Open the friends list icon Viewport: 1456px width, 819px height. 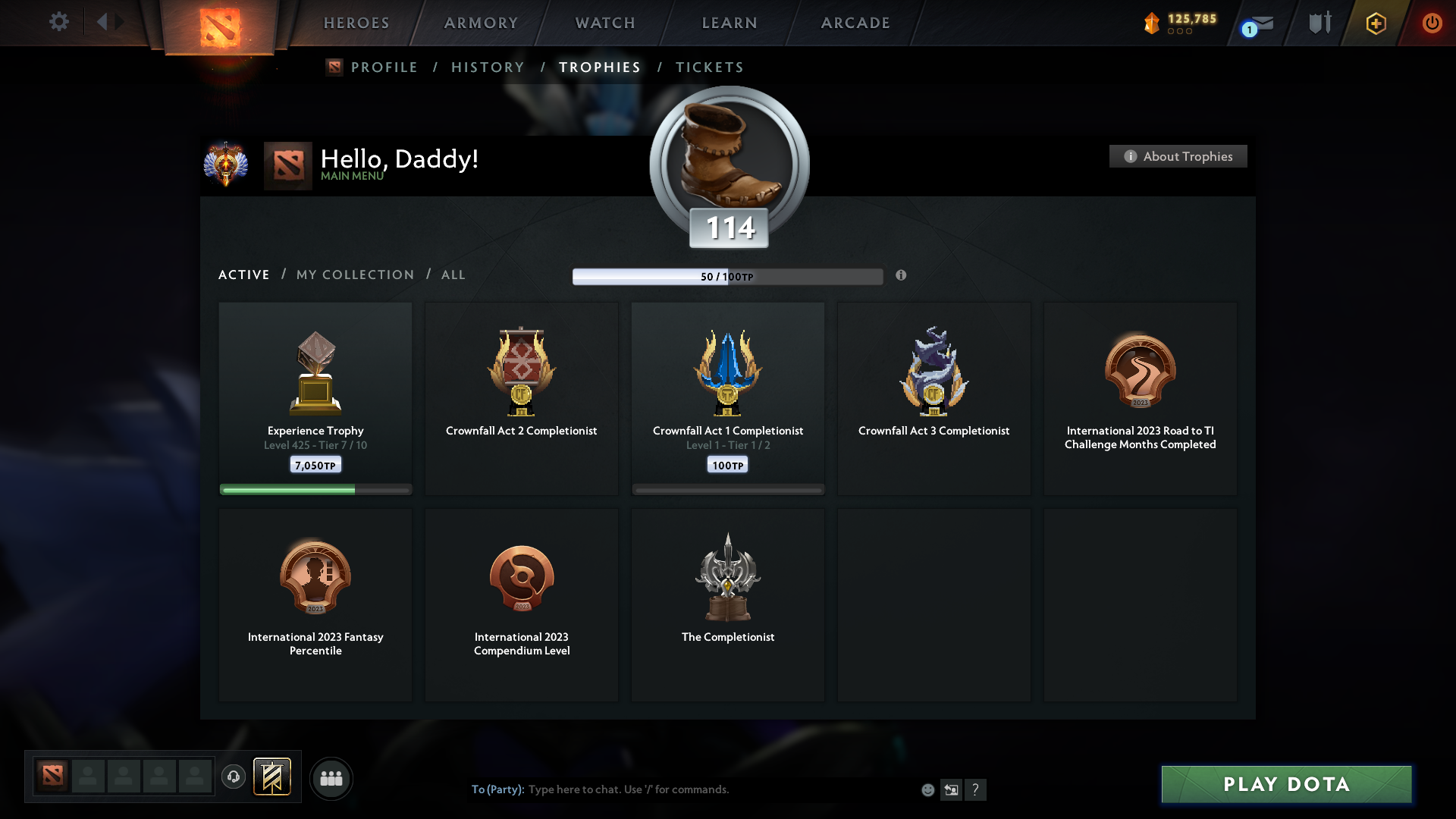point(331,778)
